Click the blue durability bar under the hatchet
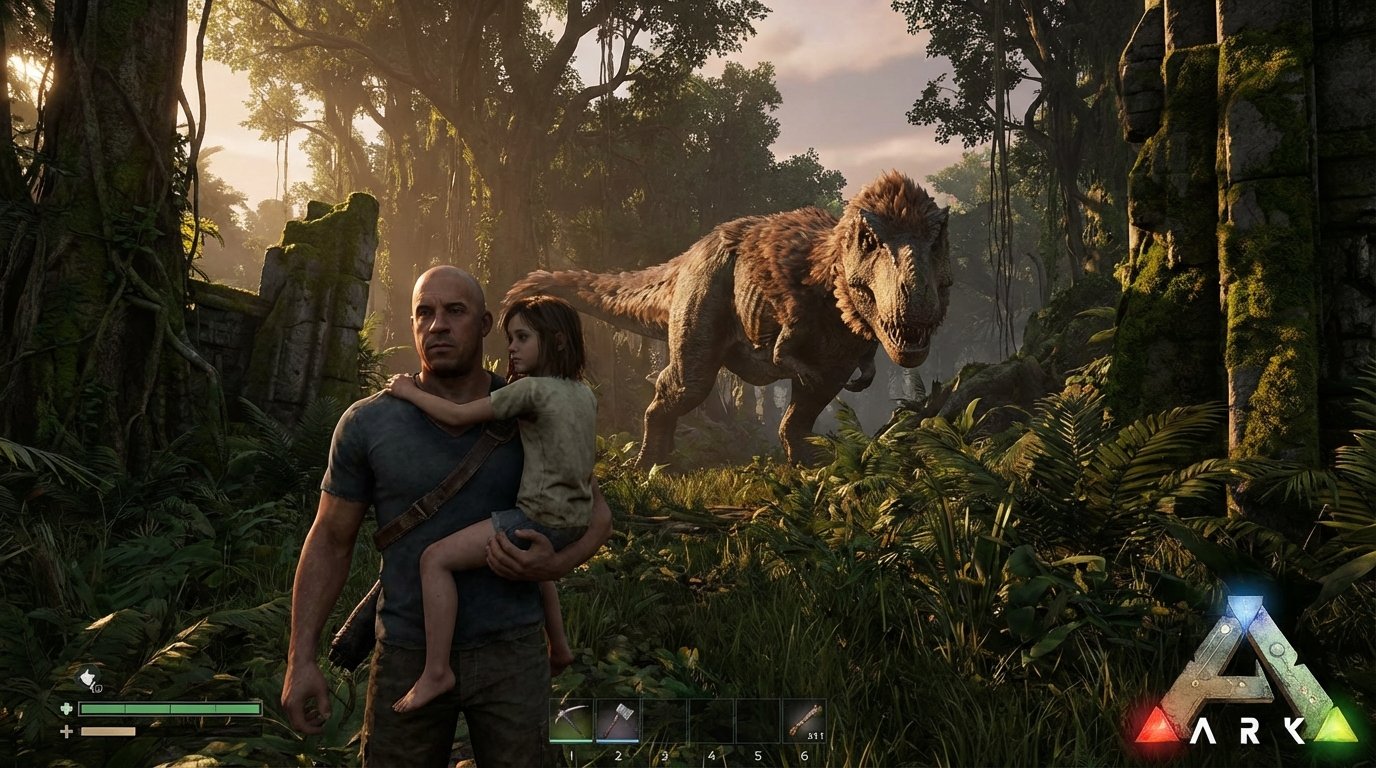 tap(617, 741)
